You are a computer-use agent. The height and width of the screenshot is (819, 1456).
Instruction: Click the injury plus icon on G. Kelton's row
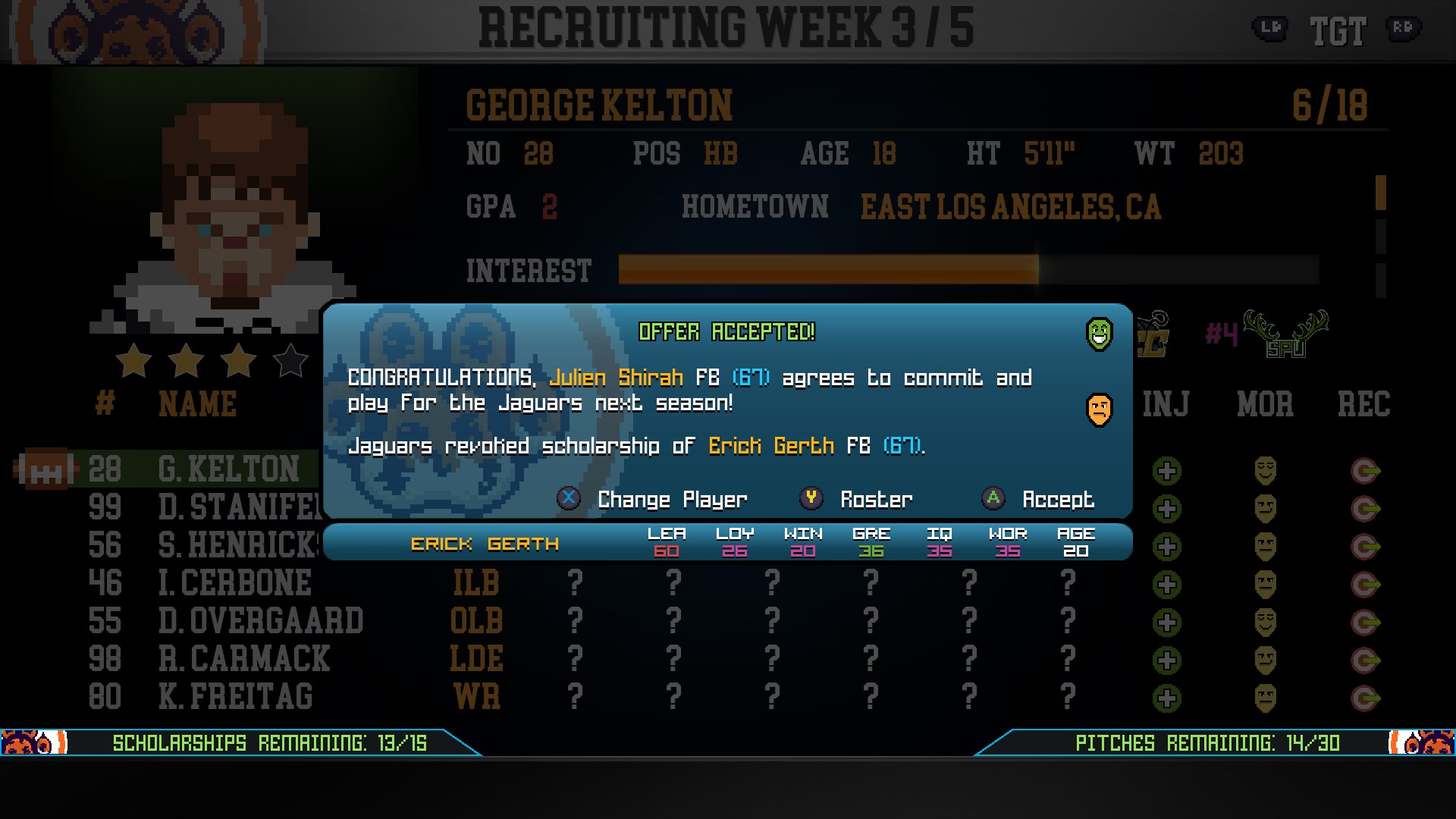tap(1166, 470)
